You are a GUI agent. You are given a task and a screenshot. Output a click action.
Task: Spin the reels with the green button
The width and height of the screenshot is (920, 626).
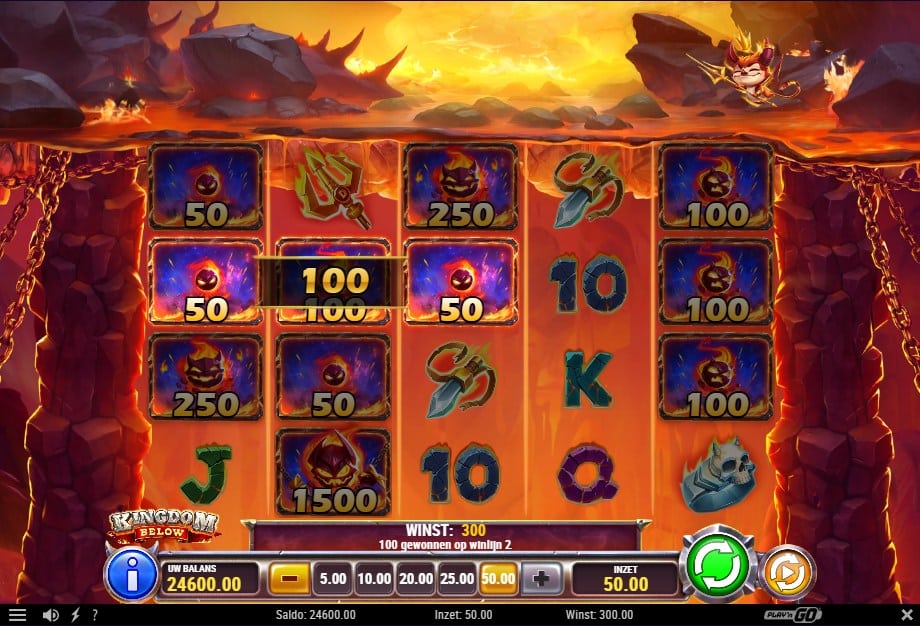[x=717, y=566]
